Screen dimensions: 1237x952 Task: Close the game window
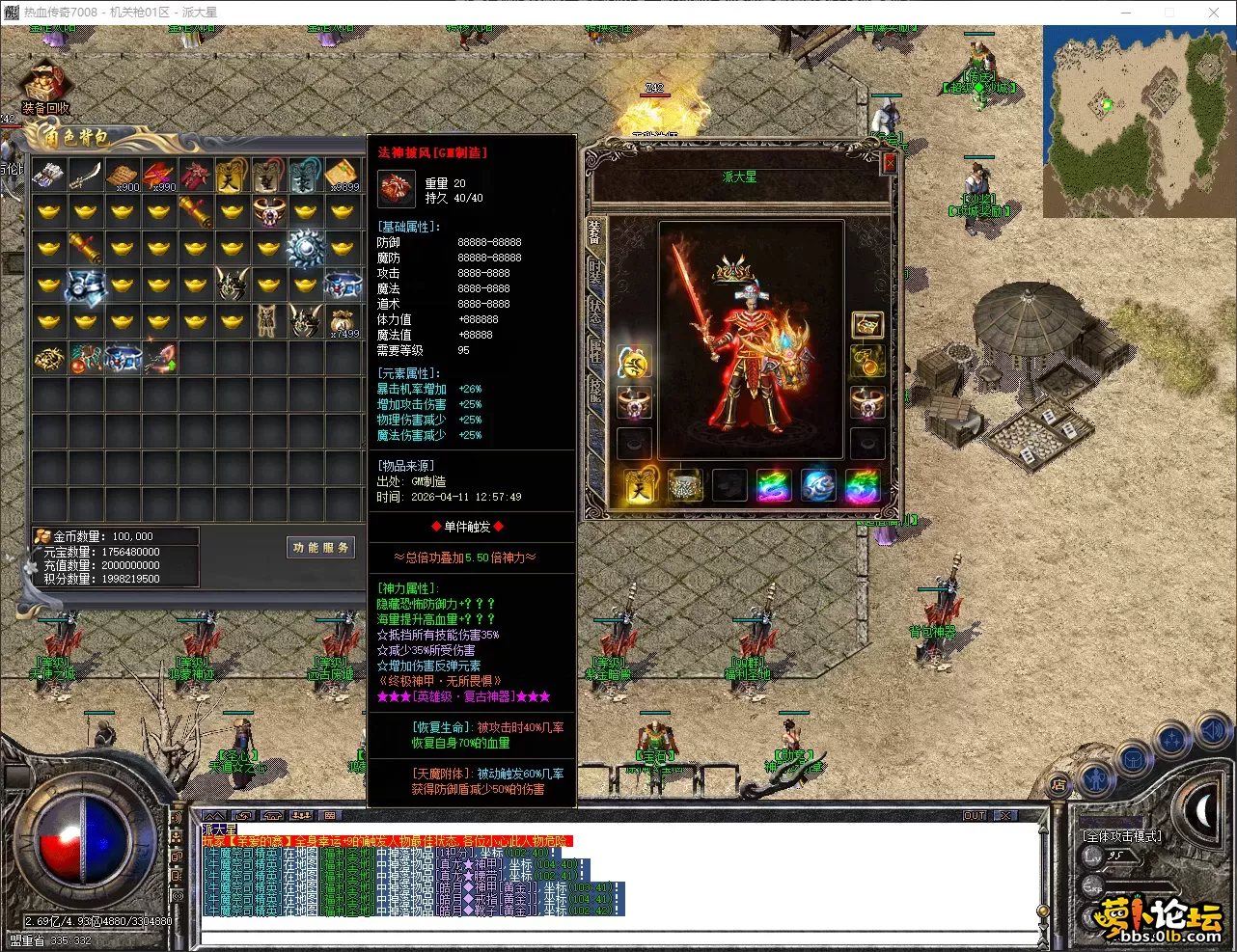(1214, 13)
